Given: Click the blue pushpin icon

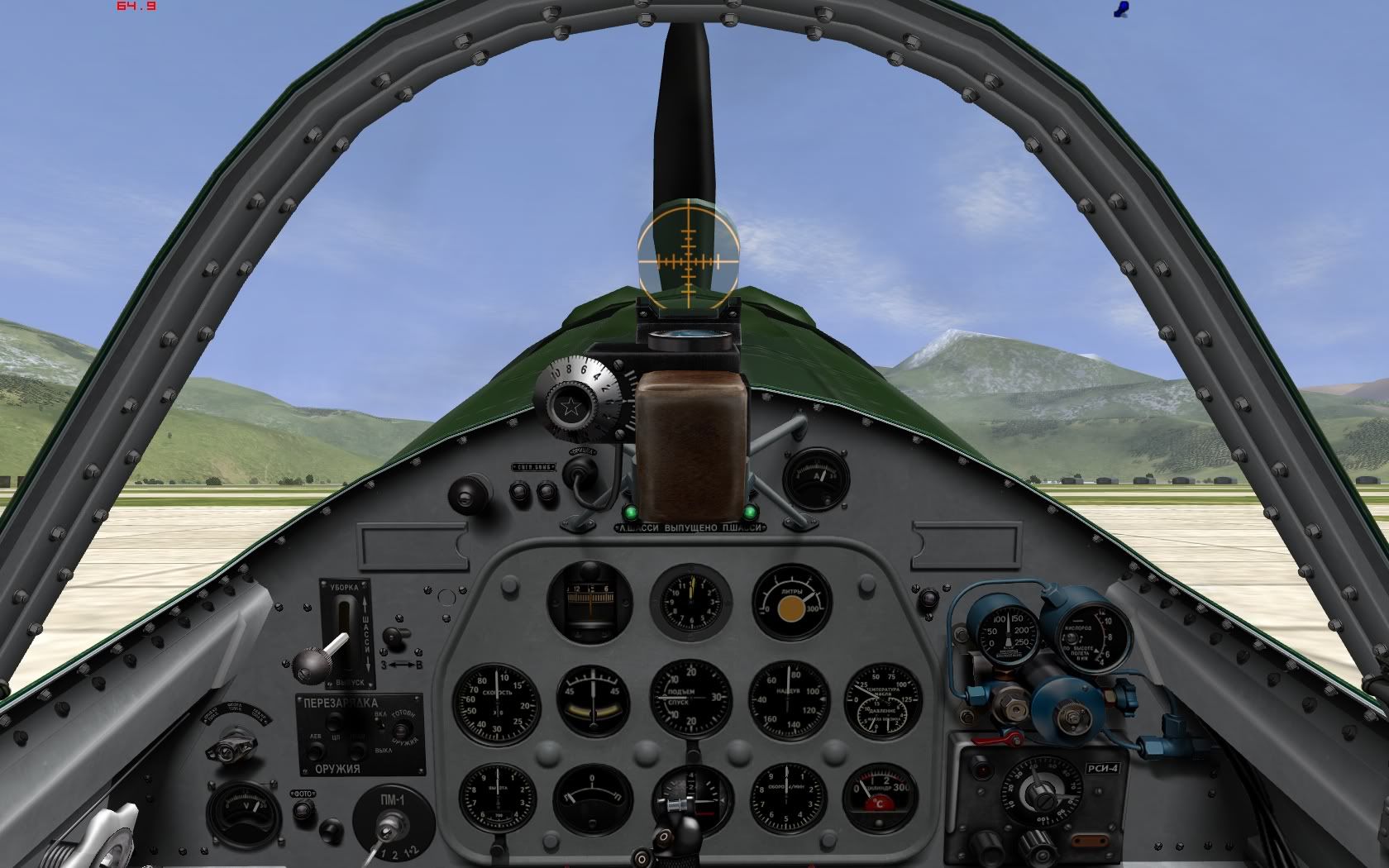Looking at the screenshot, I should pyautogui.click(x=1121, y=9).
